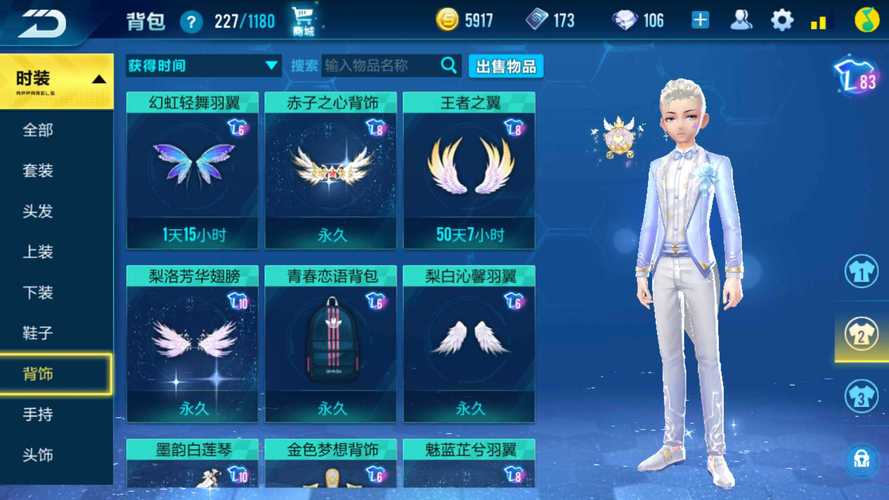Select the 梨白沁馨羽翼 white wings item

click(x=469, y=342)
